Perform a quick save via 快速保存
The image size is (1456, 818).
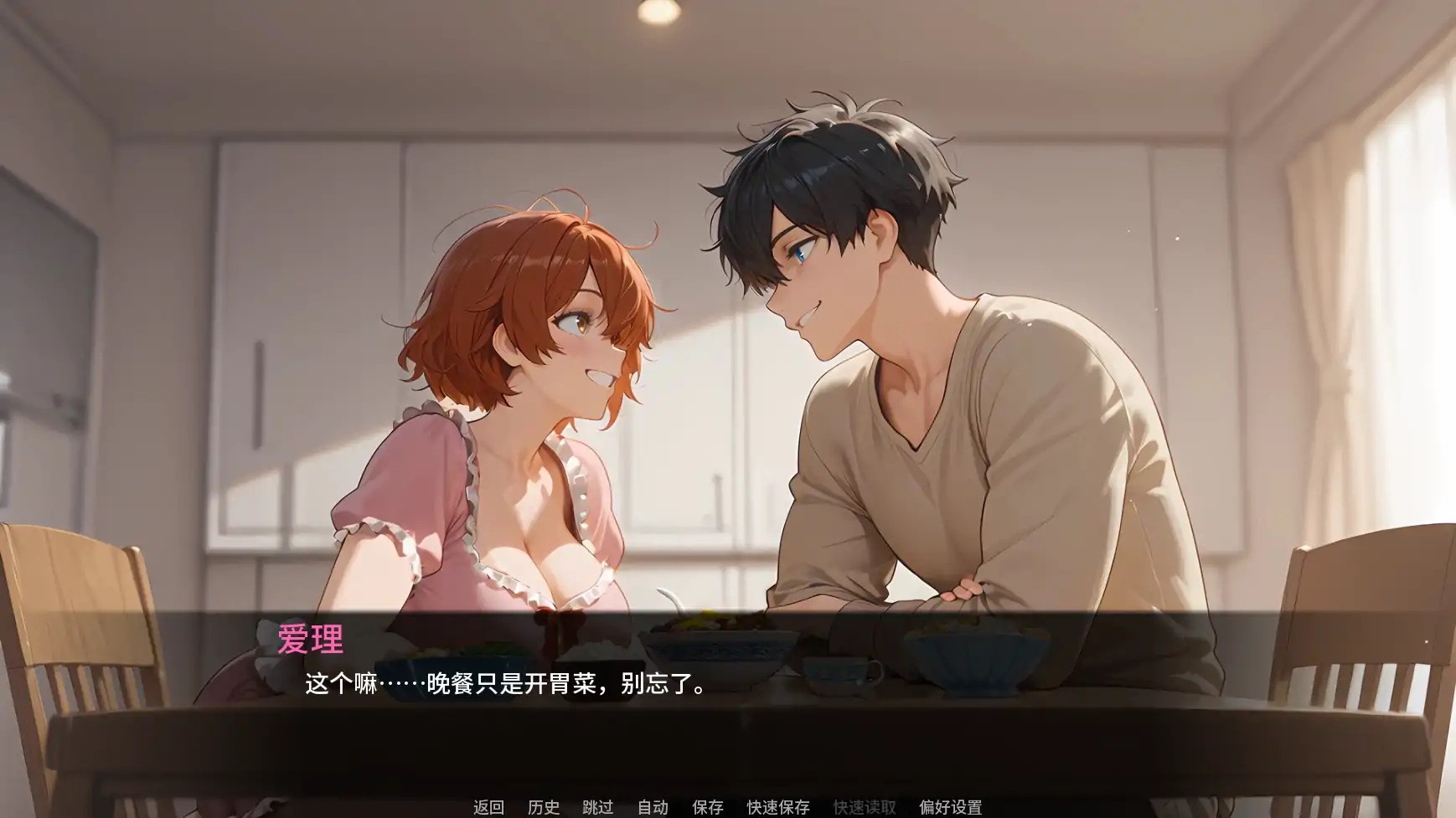777,808
